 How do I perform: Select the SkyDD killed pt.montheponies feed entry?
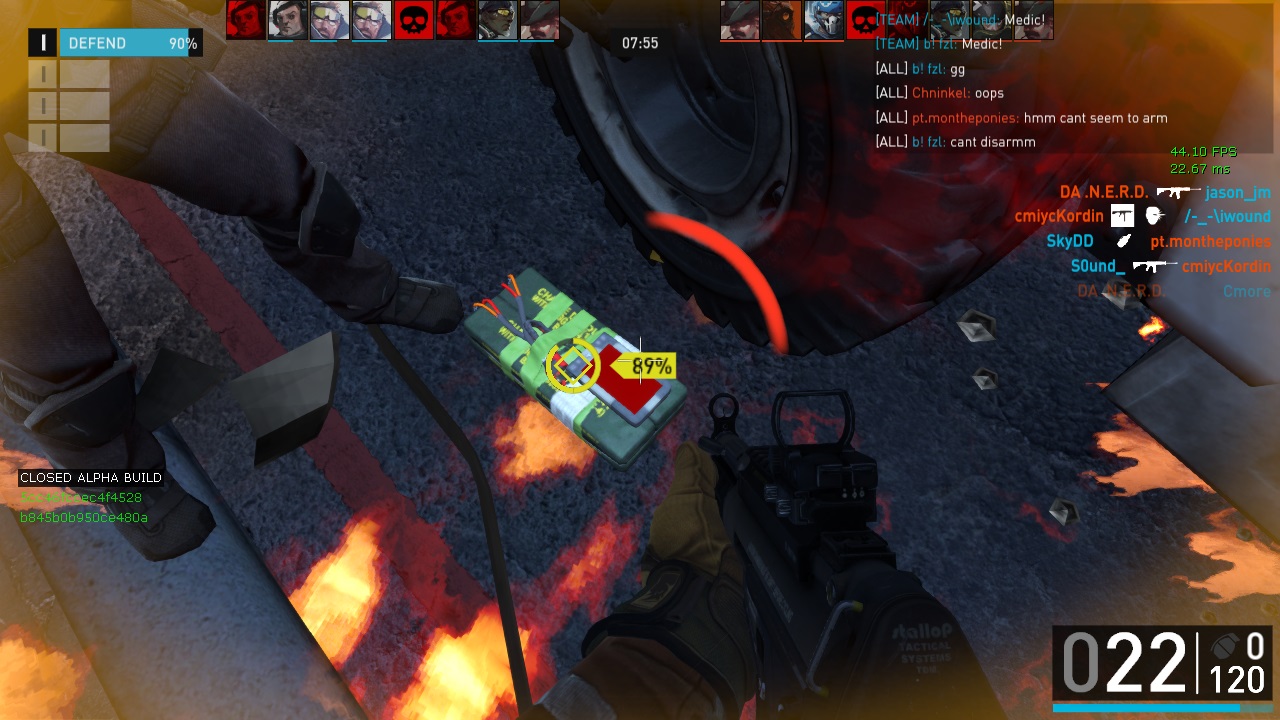point(1158,241)
